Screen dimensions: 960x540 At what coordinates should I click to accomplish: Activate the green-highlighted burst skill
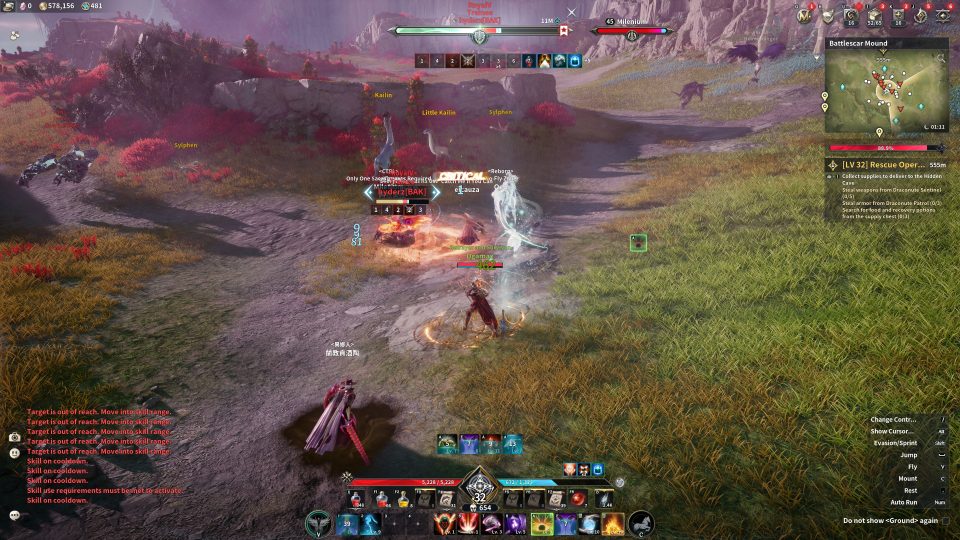point(543,523)
